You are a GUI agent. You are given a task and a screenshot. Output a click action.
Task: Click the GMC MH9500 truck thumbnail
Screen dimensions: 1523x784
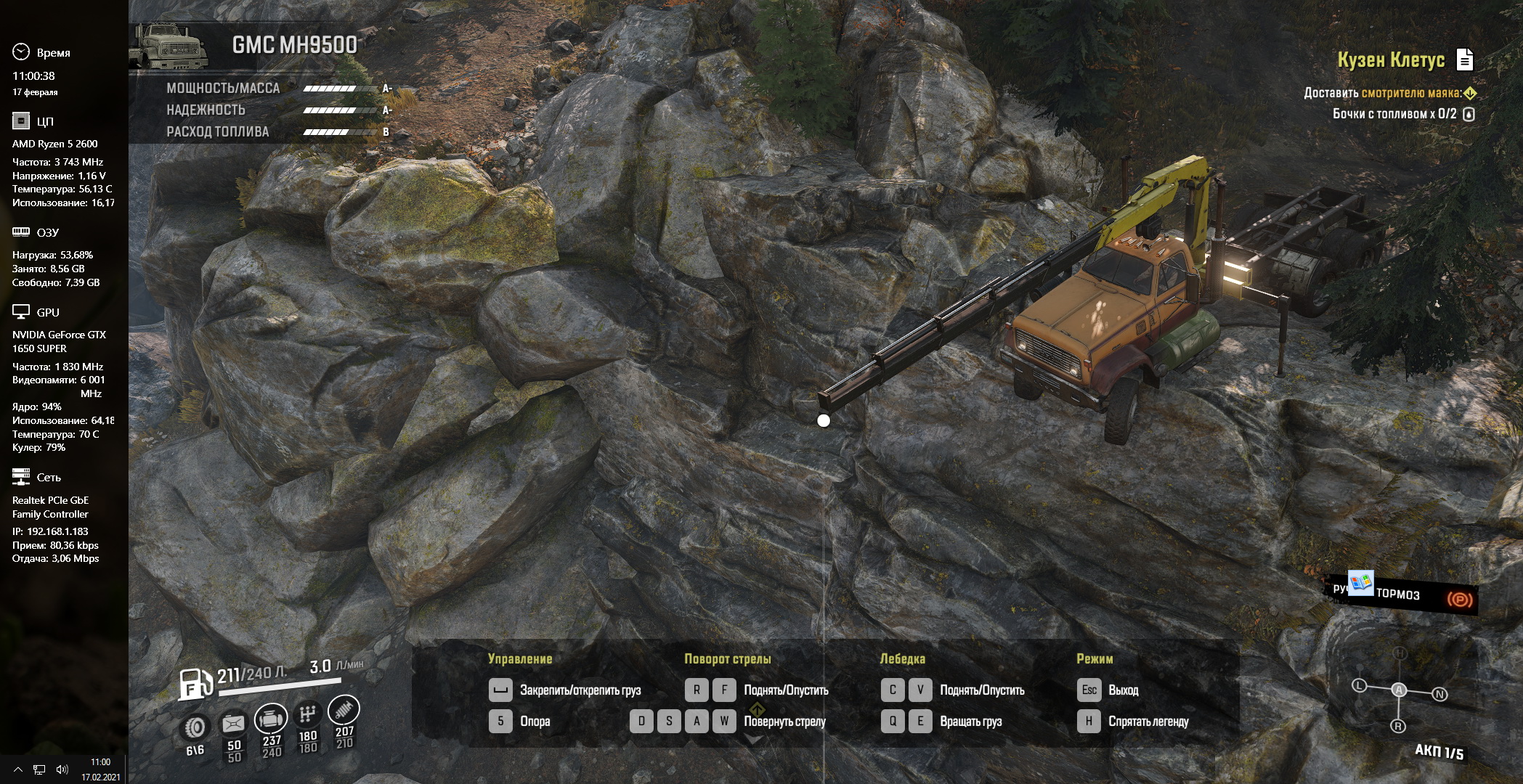click(x=169, y=46)
